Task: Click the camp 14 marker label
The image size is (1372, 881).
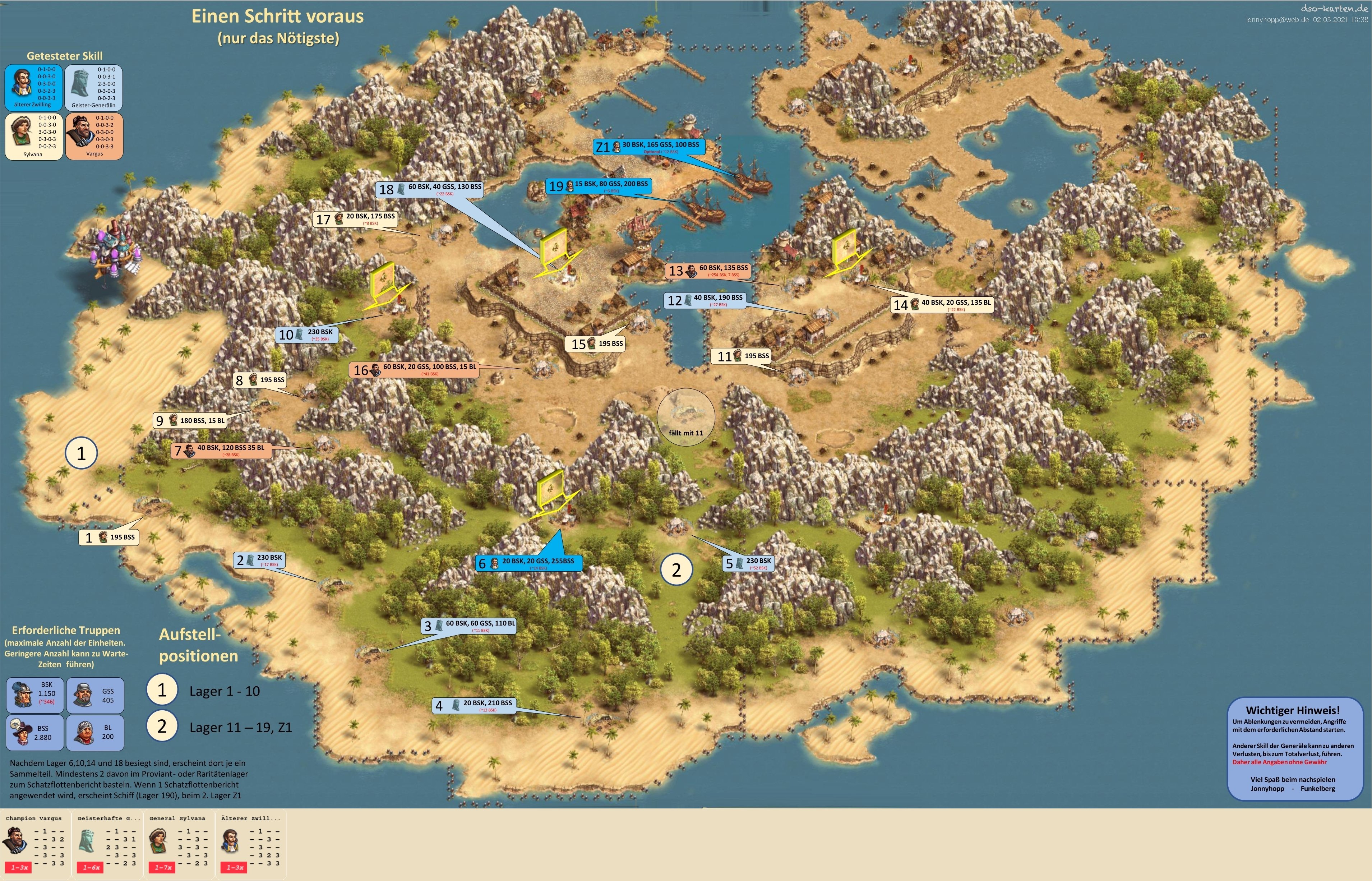Action: (x=942, y=304)
